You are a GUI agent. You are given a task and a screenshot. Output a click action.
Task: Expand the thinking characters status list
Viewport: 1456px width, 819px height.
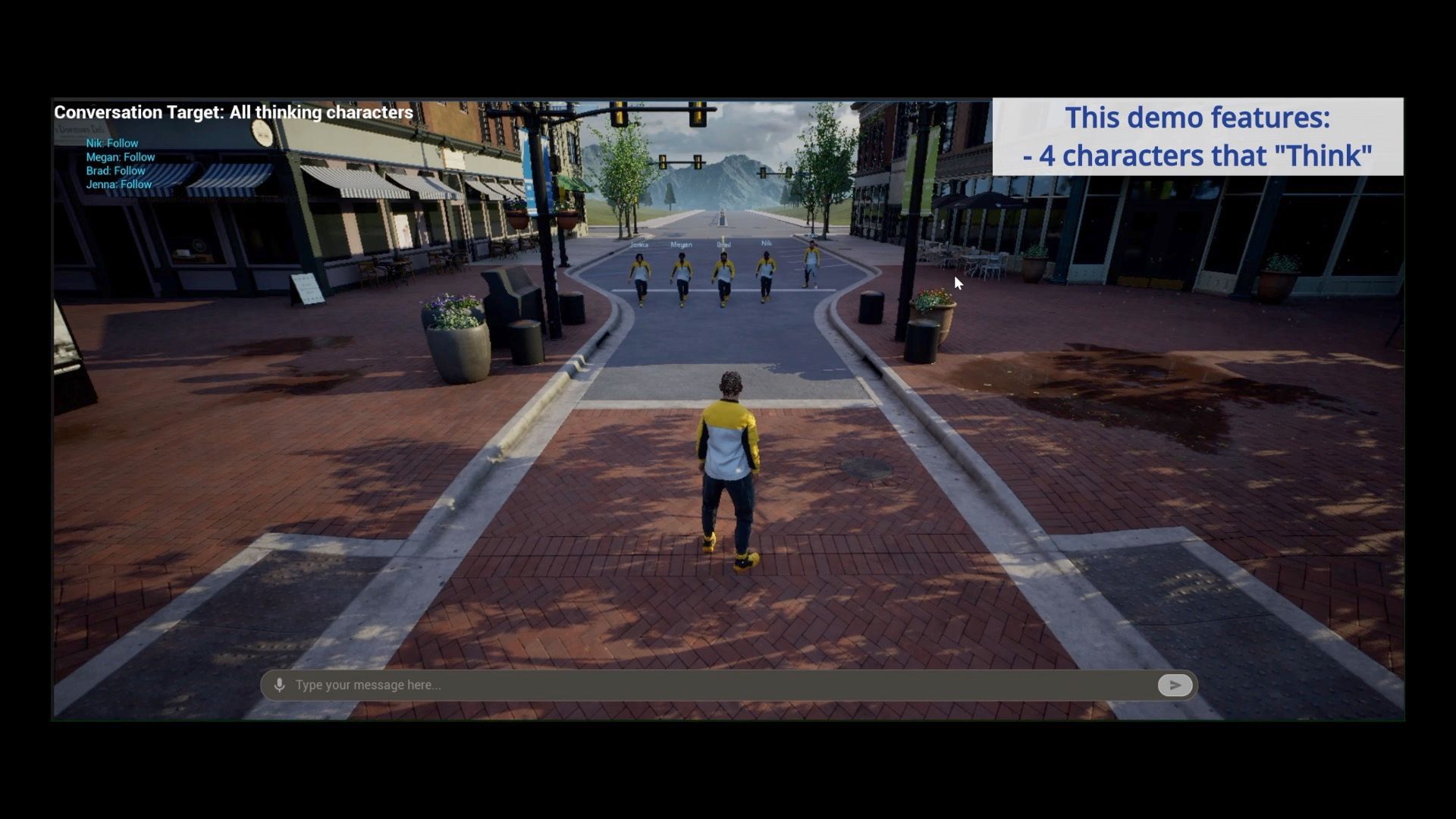point(118,163)
